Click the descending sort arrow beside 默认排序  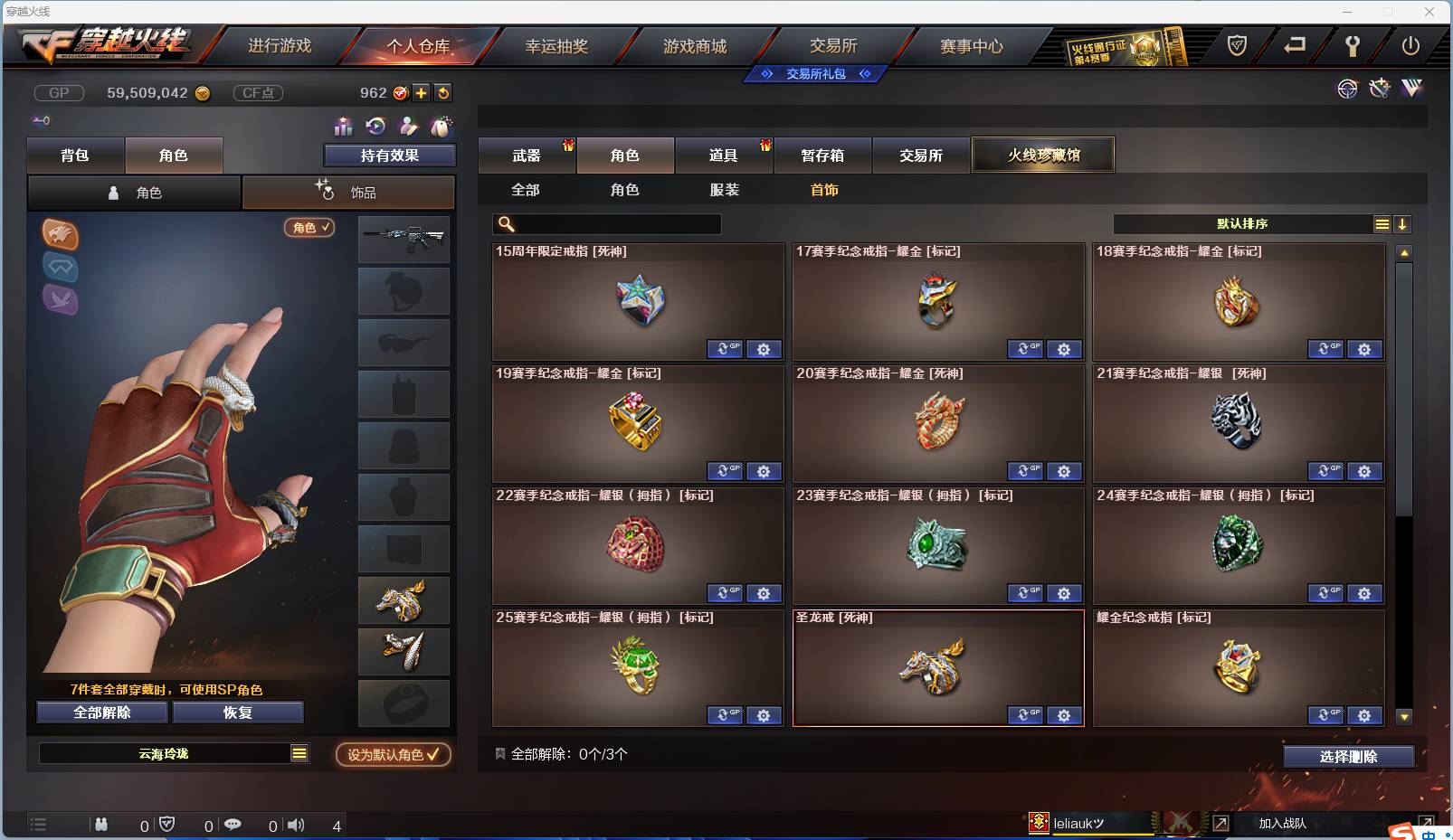(x=1403, y=223)
